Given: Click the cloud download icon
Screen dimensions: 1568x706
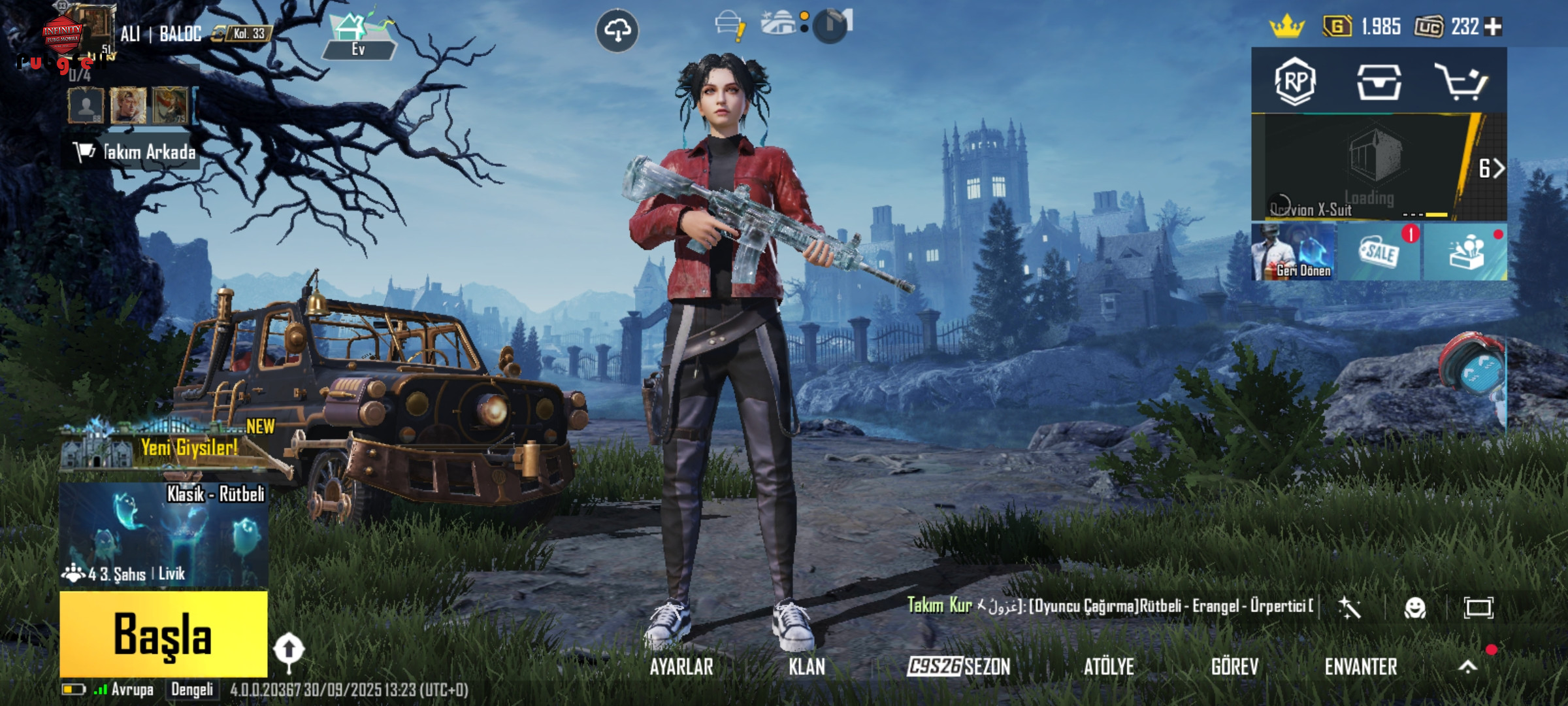Looking at the screenshot, I should [x=617, y=30].
